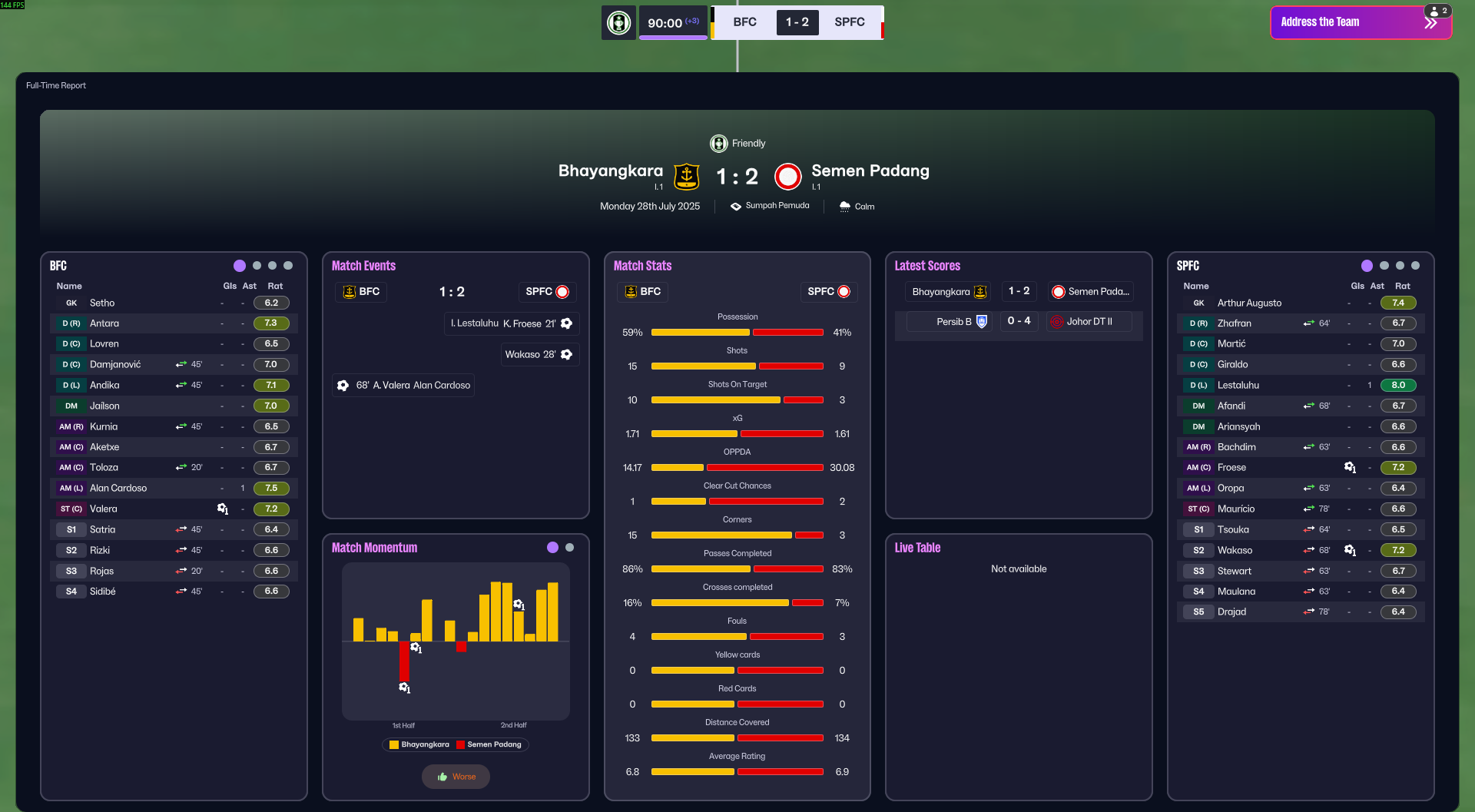Open Alan Cardoso's player row
Viewport: 1475px width, 812px height.
(x=118, y=488)
